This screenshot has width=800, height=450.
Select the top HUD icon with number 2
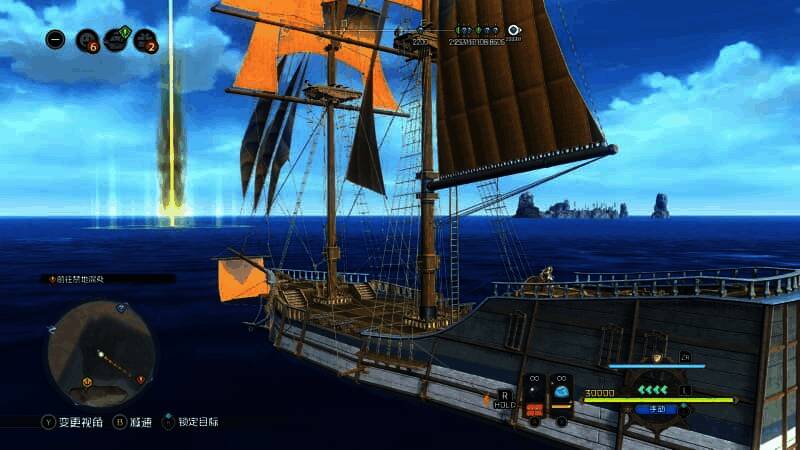(145, 41)
